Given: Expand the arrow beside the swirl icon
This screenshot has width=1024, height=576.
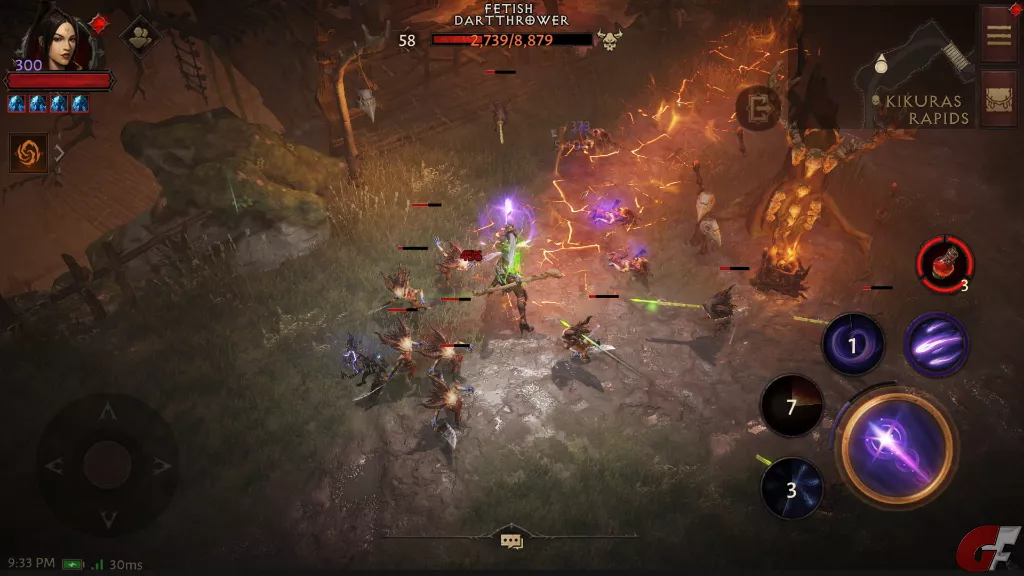Looking at the screenshot, I should (59, 153).
